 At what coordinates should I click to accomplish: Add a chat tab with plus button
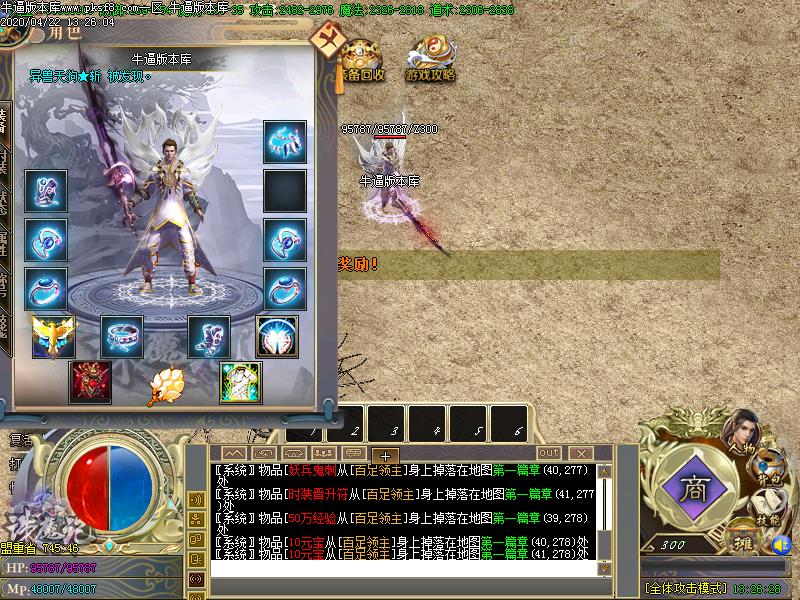tap(386, 456)
